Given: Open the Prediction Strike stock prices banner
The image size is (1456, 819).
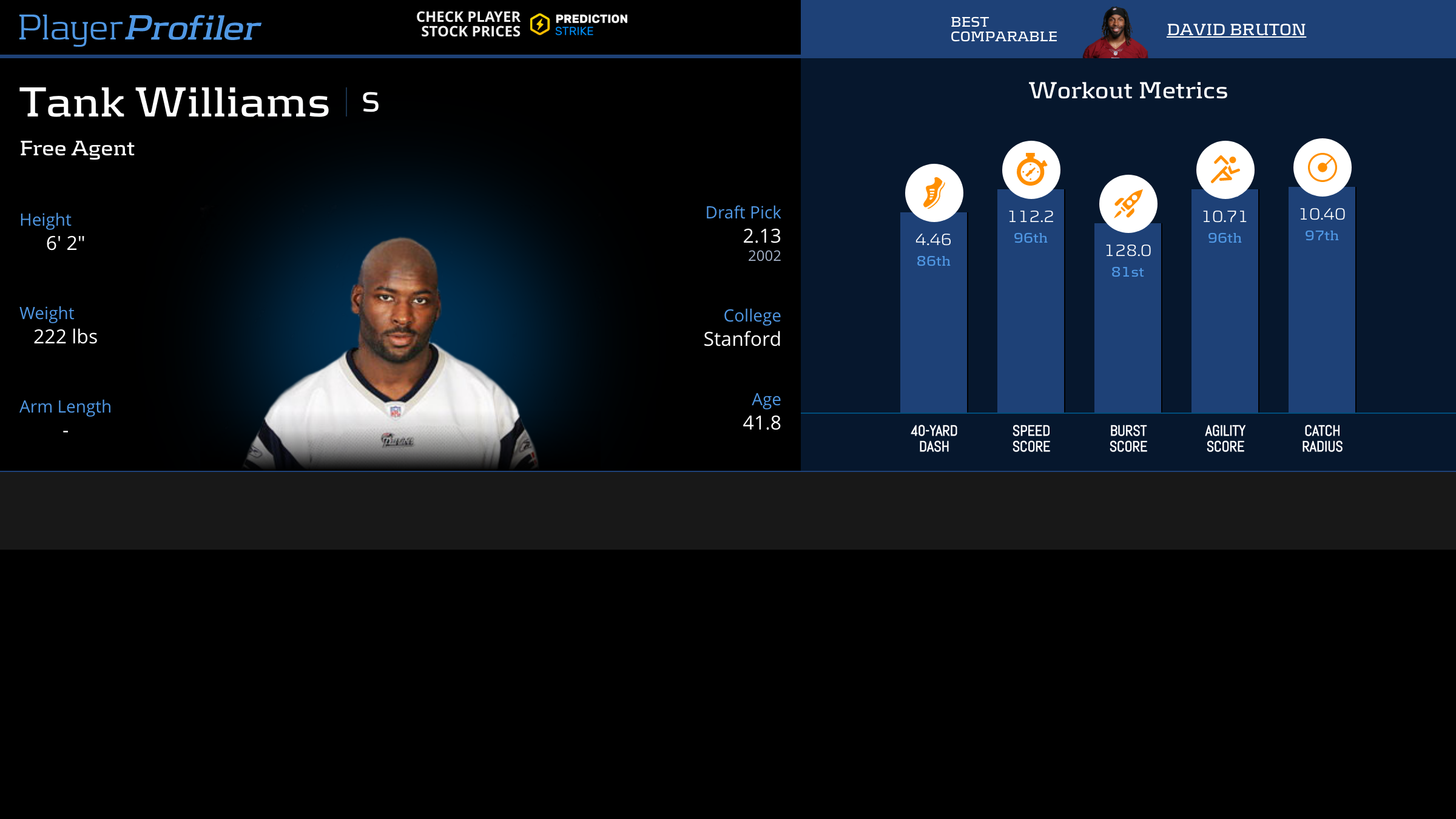Looking at the screenshot, I should 522,24.
